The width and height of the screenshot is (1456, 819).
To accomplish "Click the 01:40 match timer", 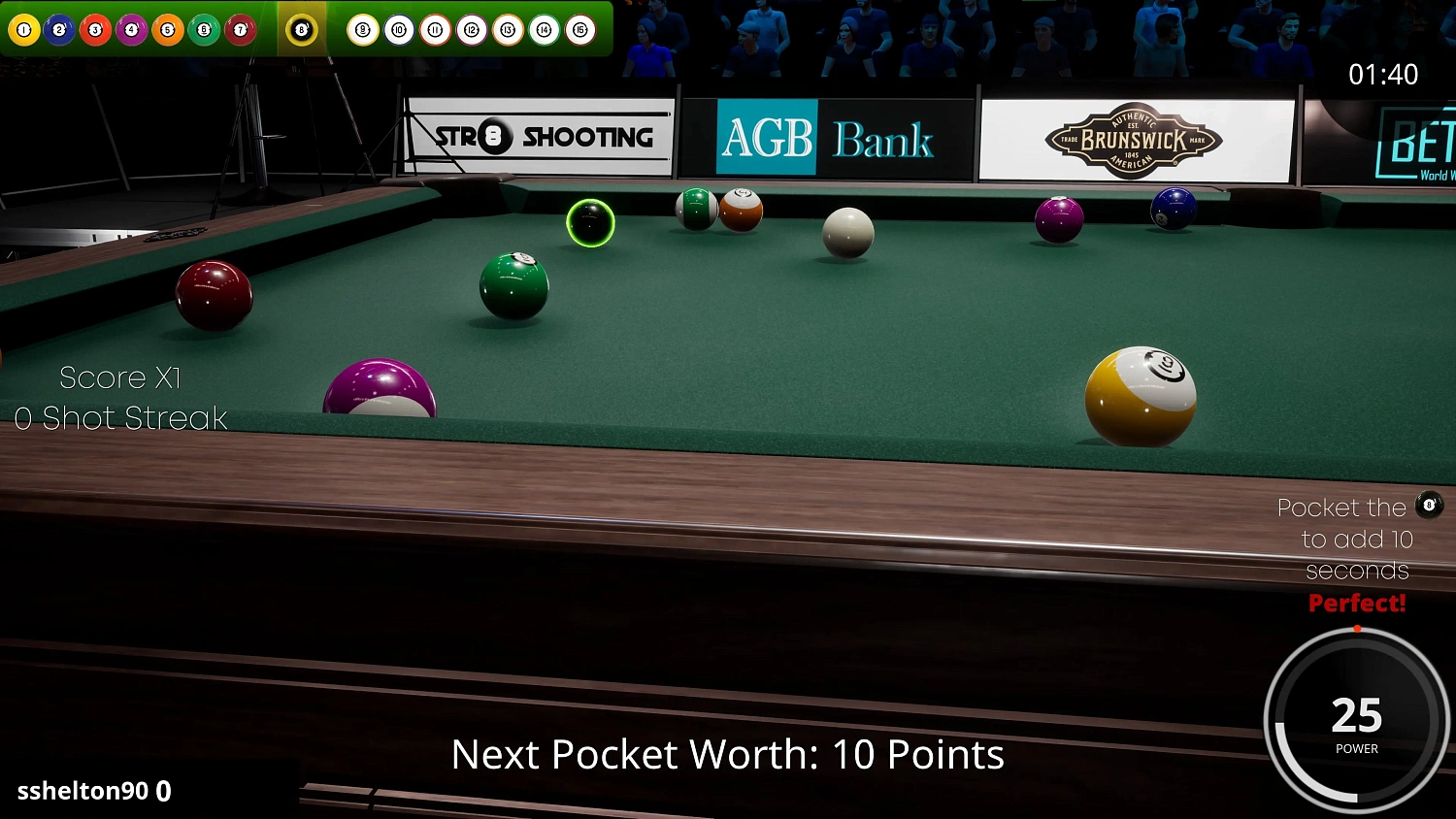I will (x=1382, y=74).
